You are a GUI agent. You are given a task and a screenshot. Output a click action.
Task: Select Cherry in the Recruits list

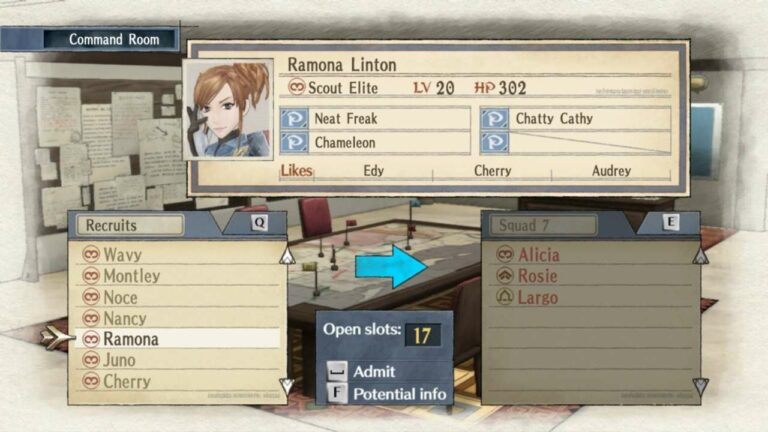(x=126, y=381)
